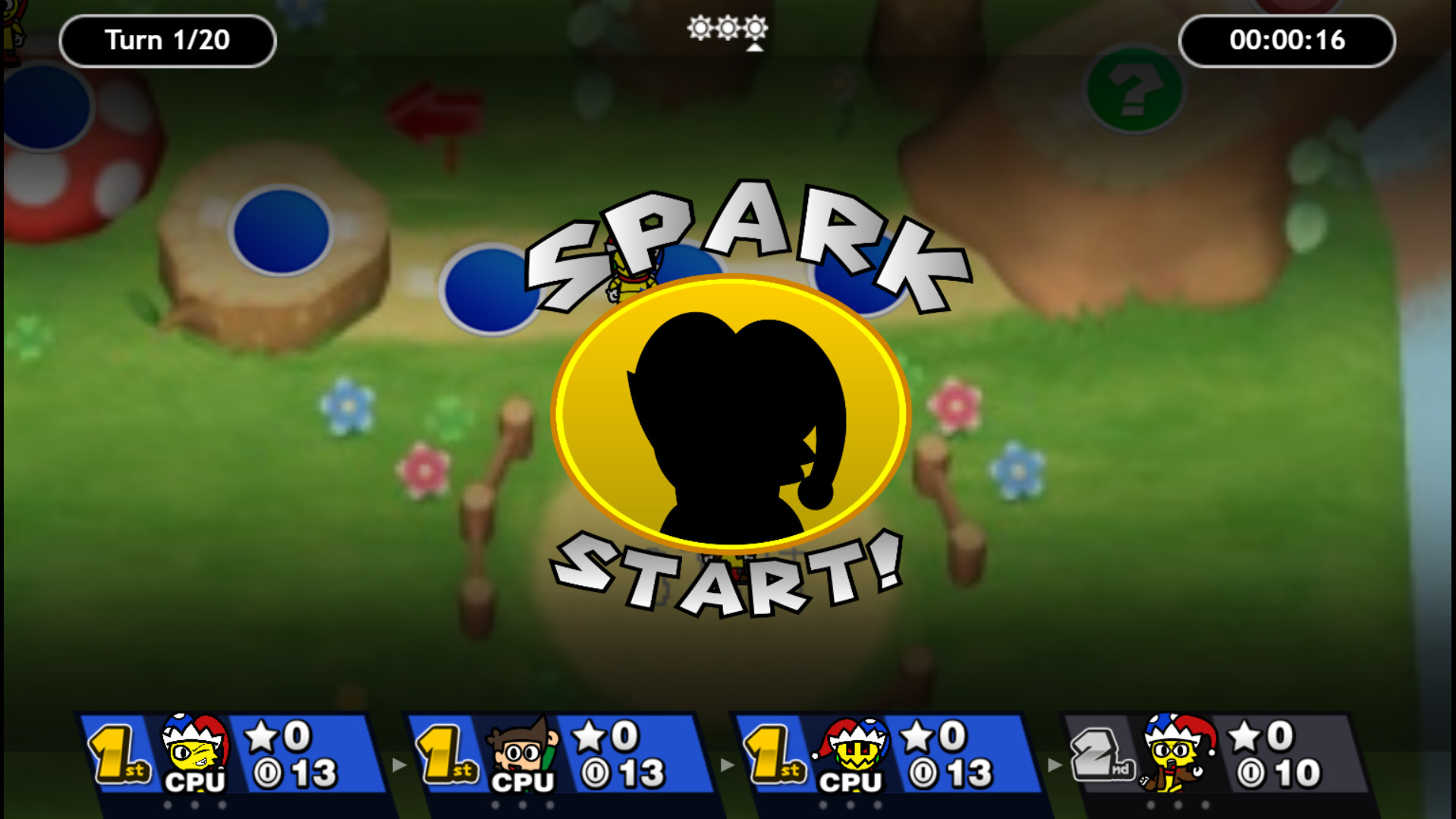Click the timer showing 00:00:16

coord(1288,41)
